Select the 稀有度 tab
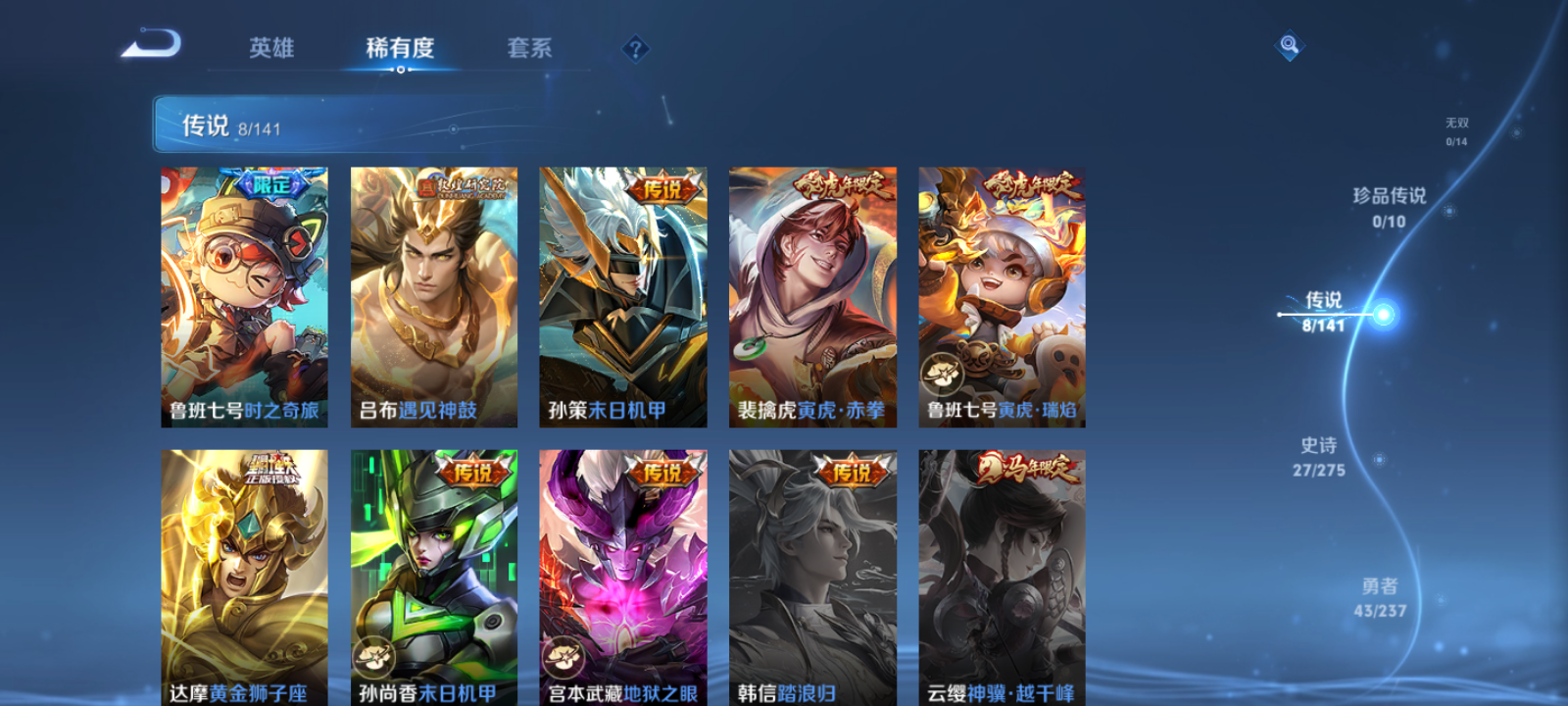 pos(401,47)
